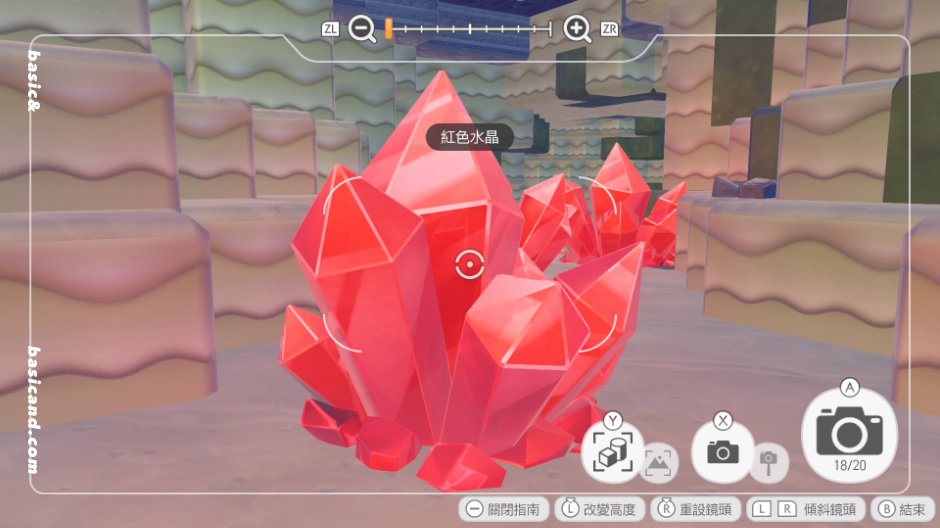Click the 傾斜鏡頭 tilt camera option

click(805, 509)
